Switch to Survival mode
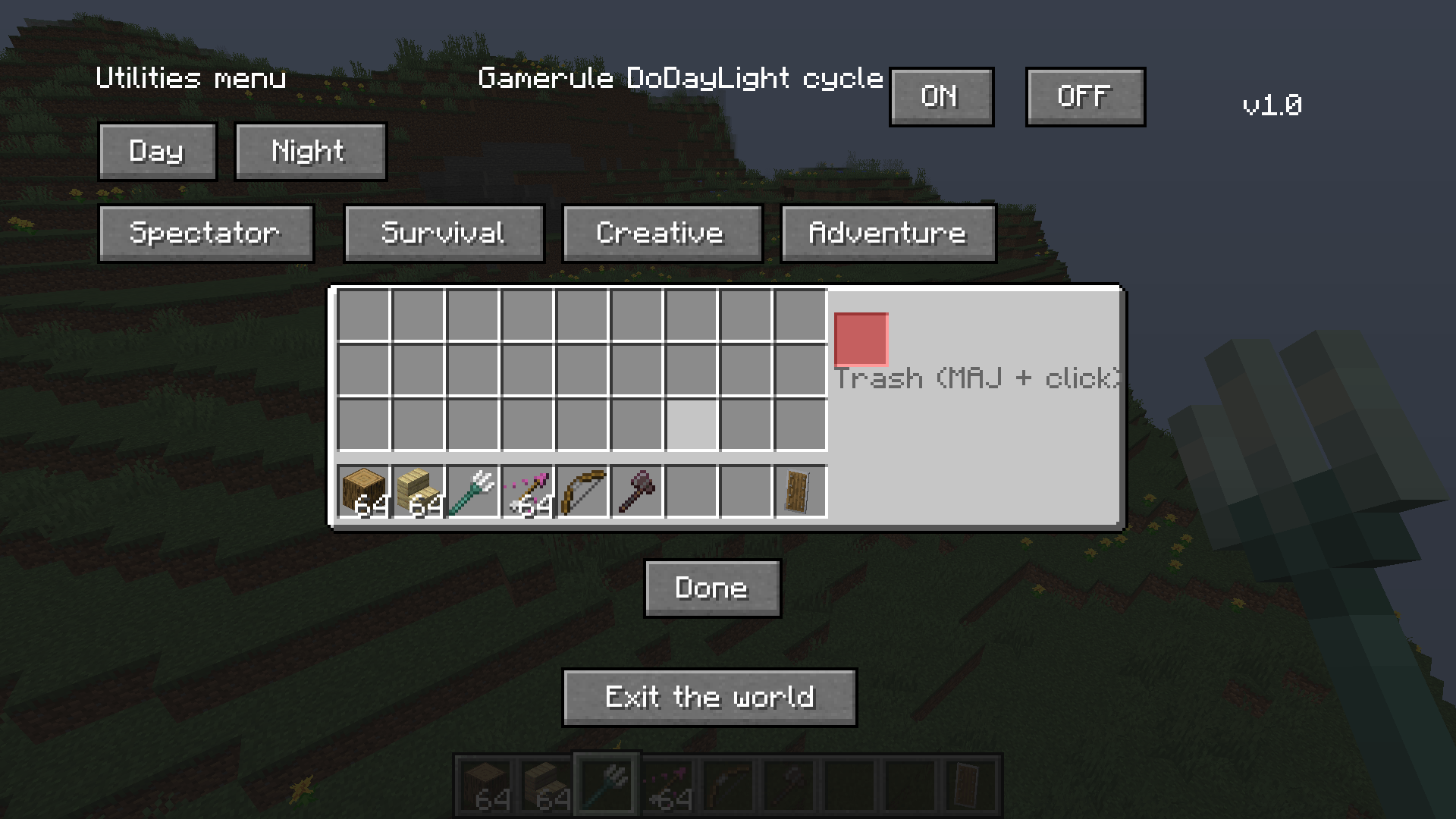The height and width of the screenshot is (819, 1456). coord(443,234)
